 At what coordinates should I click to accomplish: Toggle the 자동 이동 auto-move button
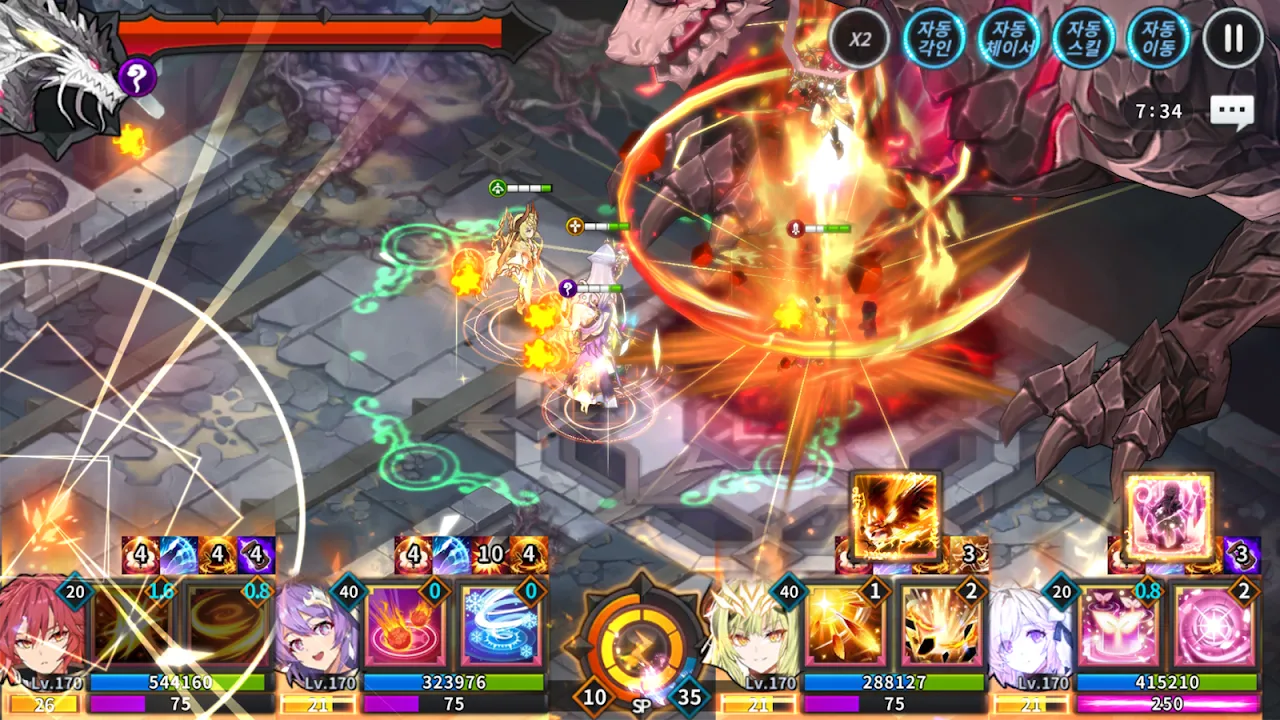click(1158, 39)
